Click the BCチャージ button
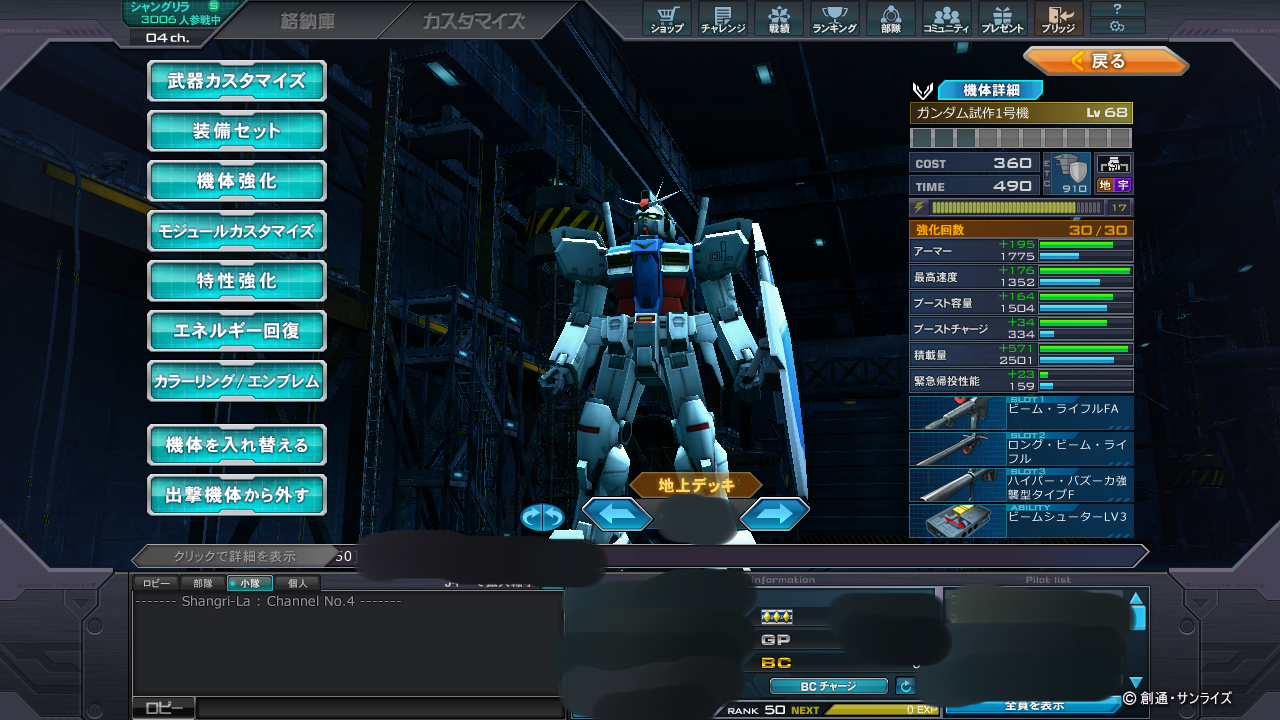Screen dimensions: 1280x720 [828, 686]
